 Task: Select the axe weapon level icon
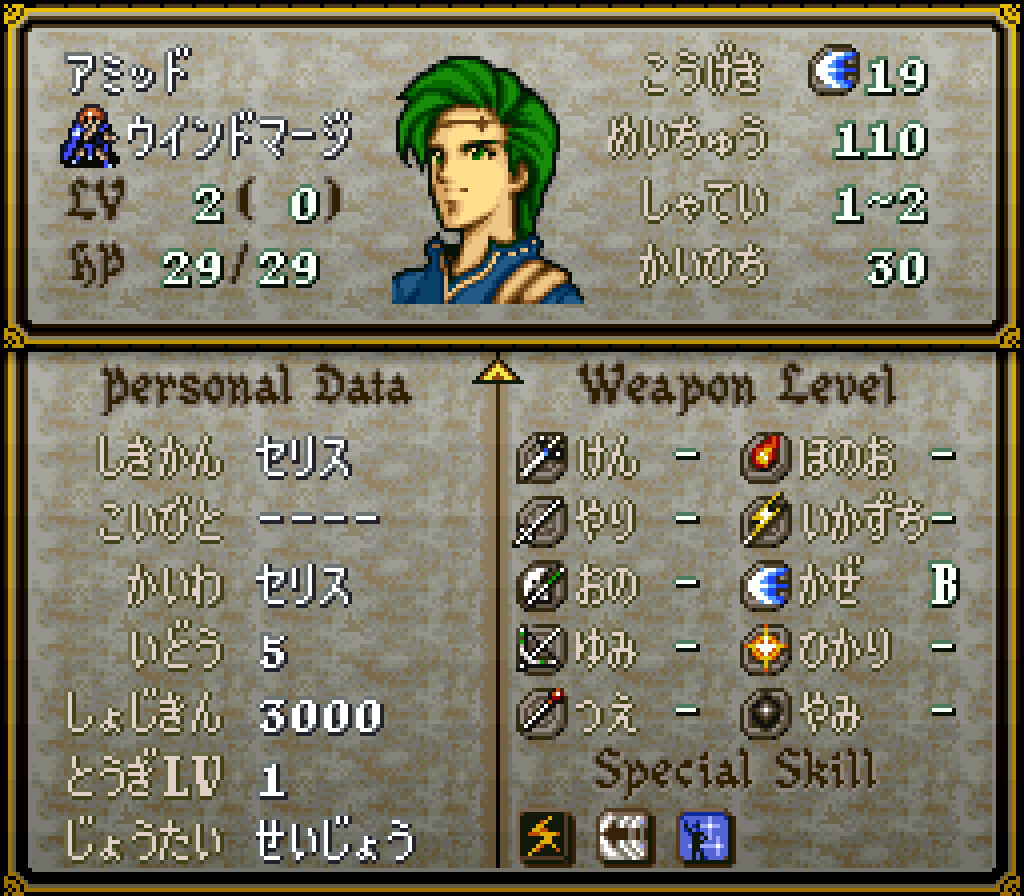coord(541,586)
